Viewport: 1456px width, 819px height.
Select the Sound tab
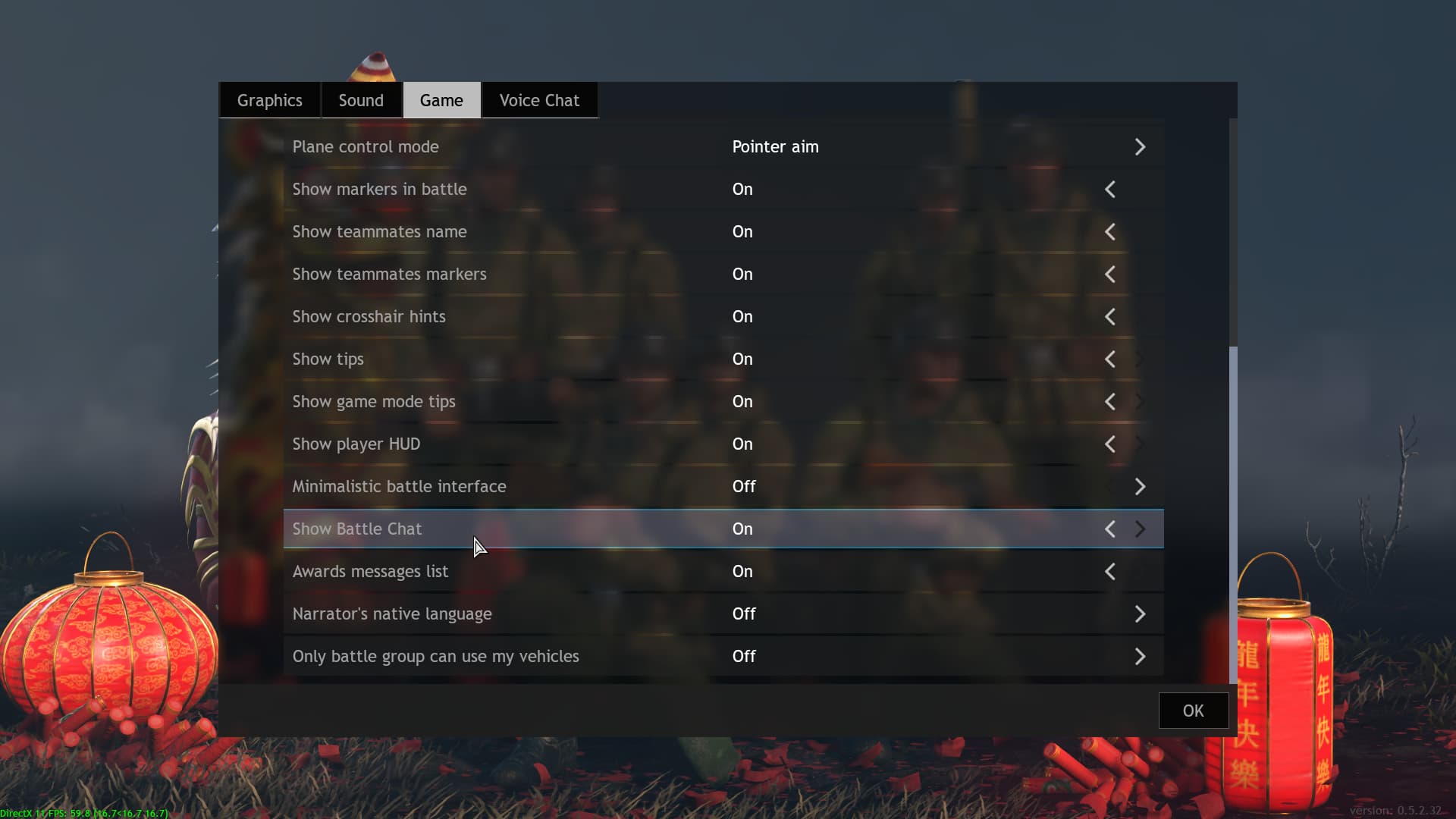coord(360,99)
